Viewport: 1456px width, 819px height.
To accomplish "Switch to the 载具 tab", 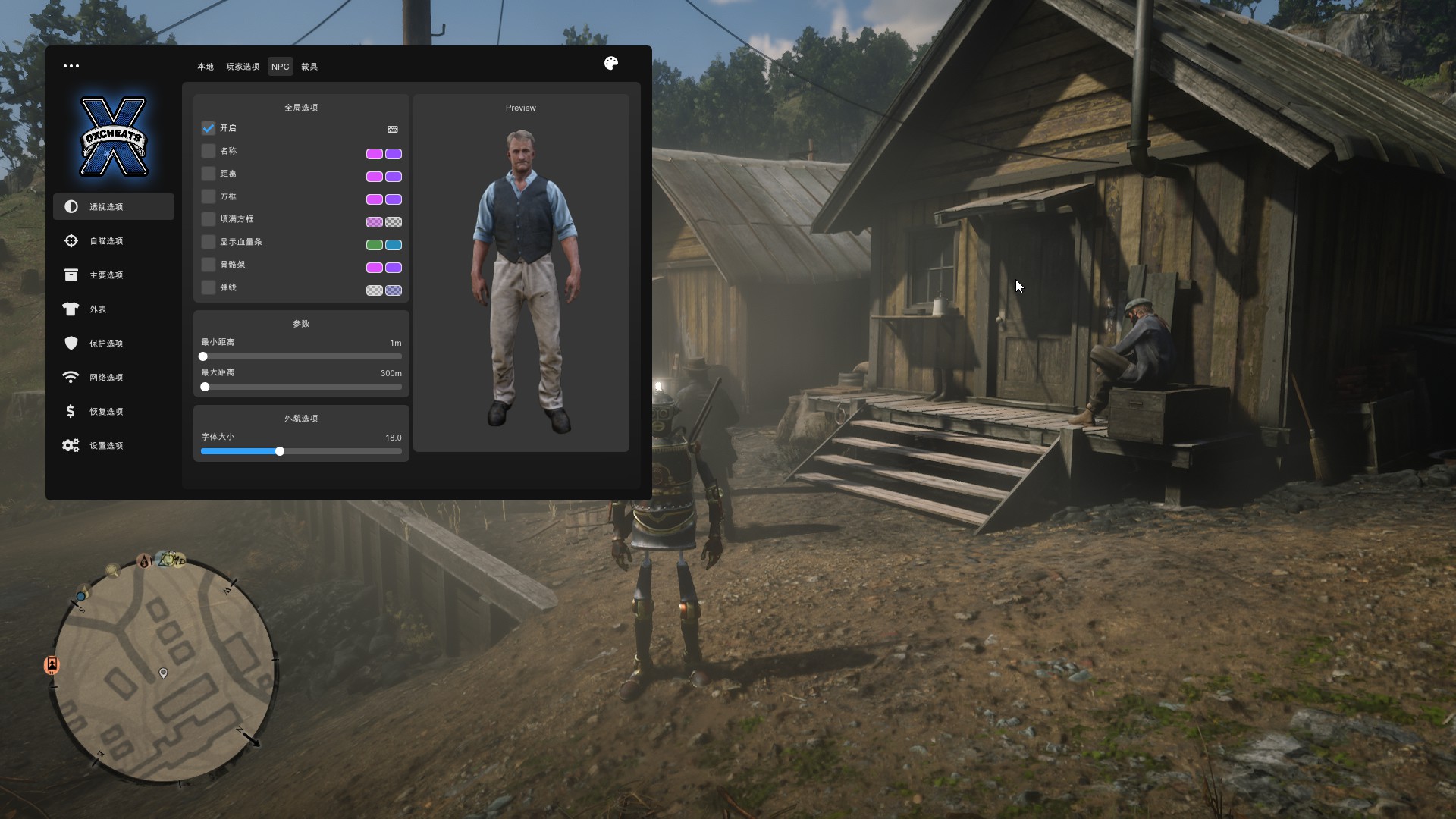I will 309,67.
